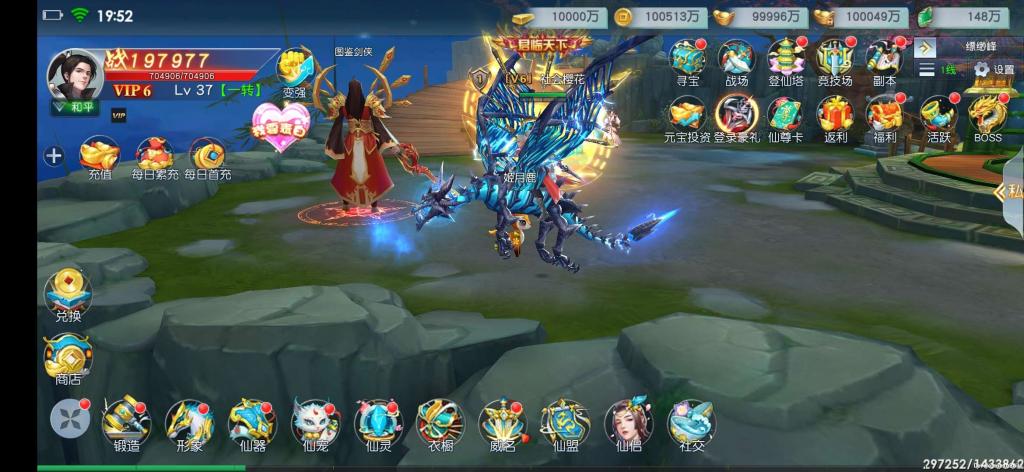Open the 登仙塔 tower challenge
This screenshot has width=1024, height=472.
point(786,59)
